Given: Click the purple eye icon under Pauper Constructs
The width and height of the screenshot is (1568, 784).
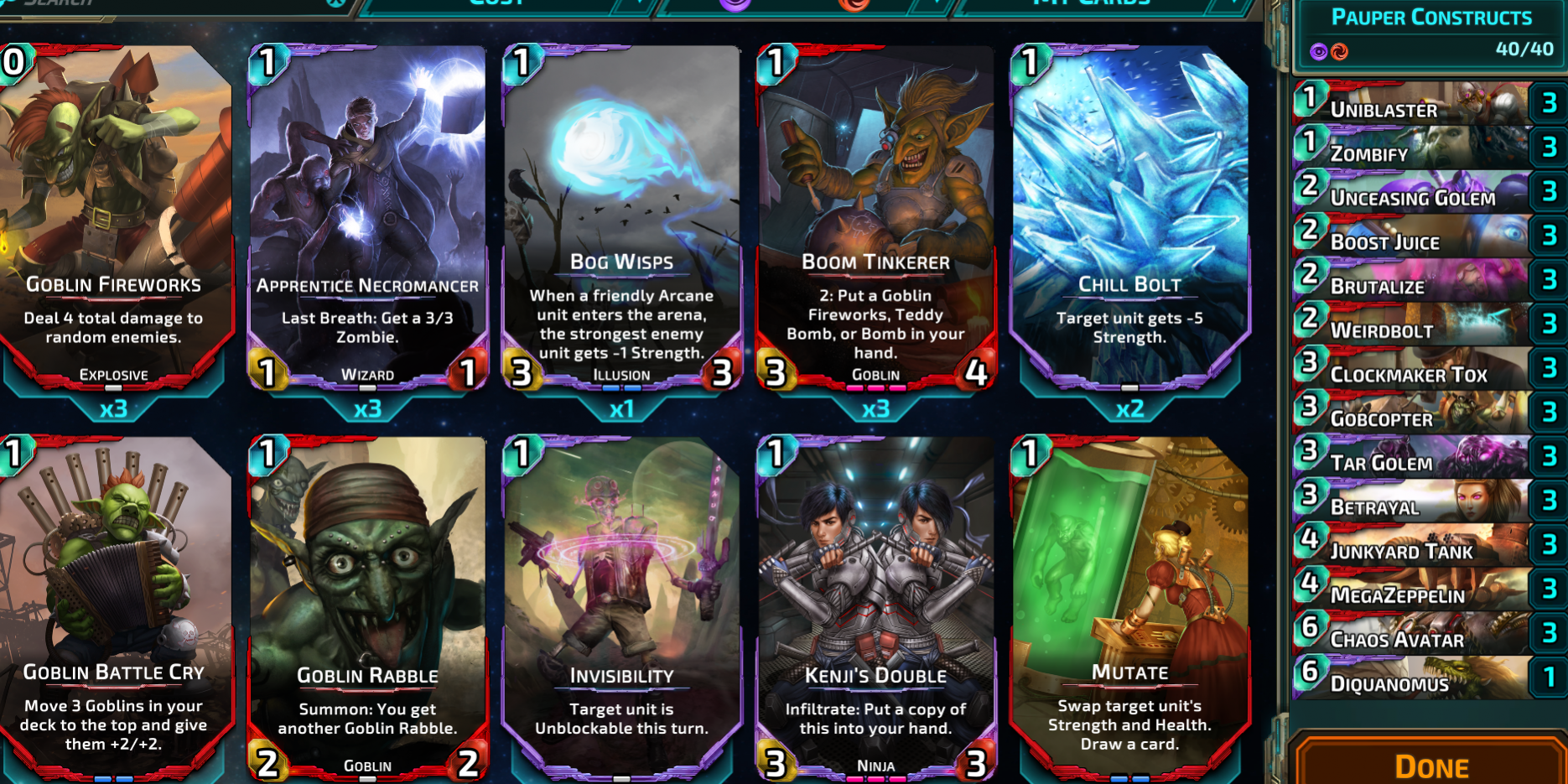Looking at the screenshot, I should coord(1317,52).
